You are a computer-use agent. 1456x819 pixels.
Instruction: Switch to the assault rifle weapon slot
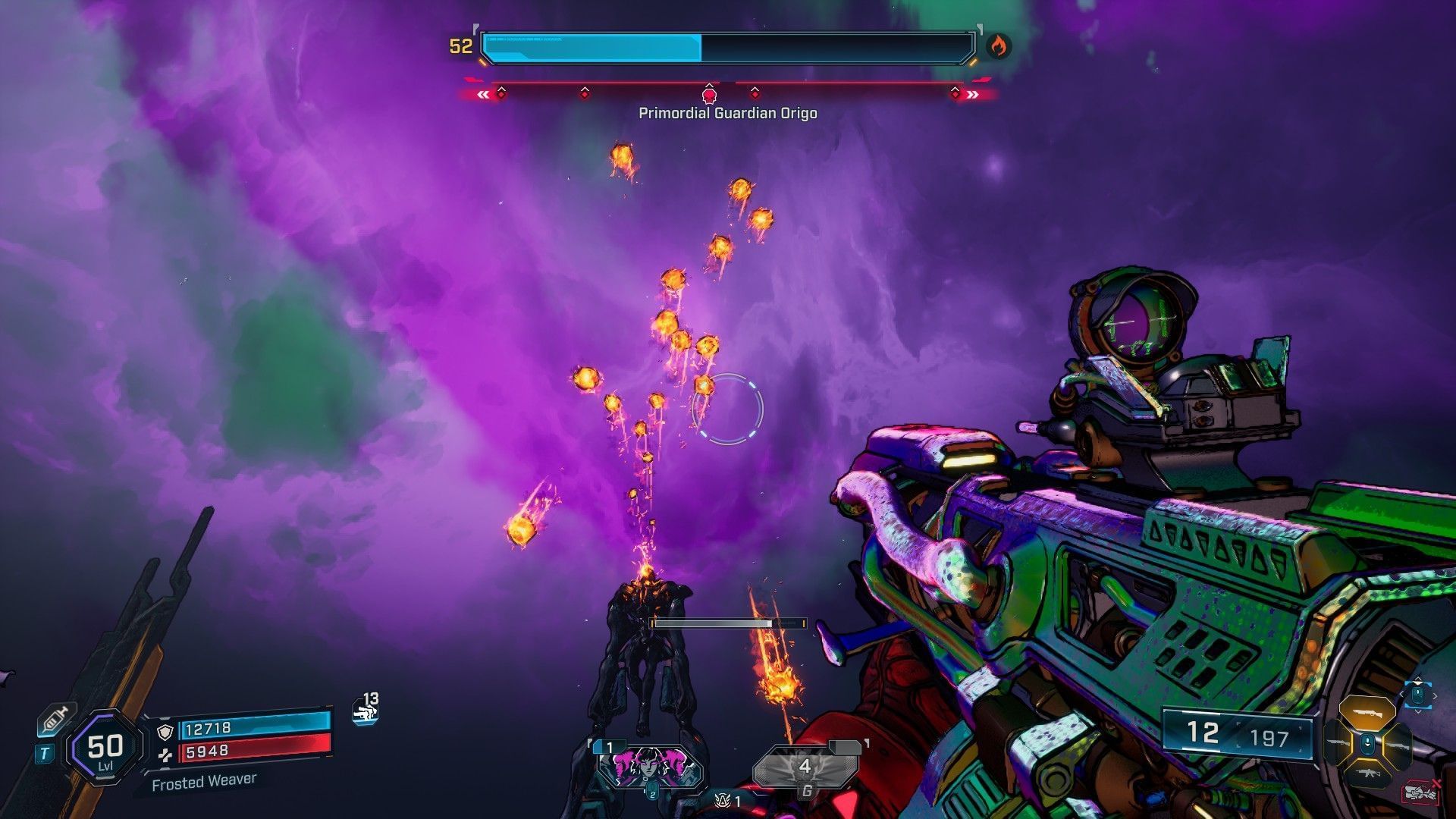click(1367, 773)
